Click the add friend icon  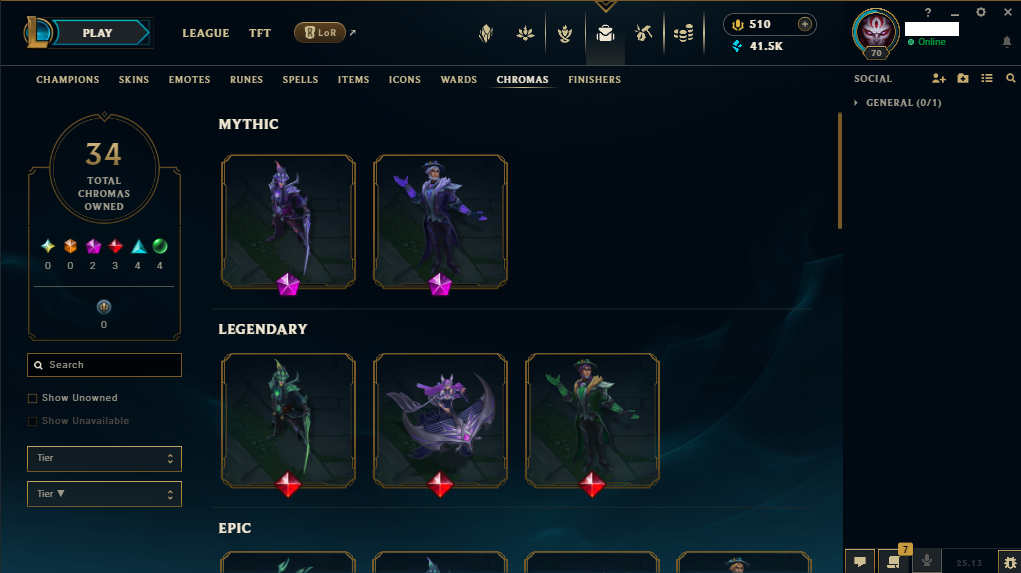point(938,79)
